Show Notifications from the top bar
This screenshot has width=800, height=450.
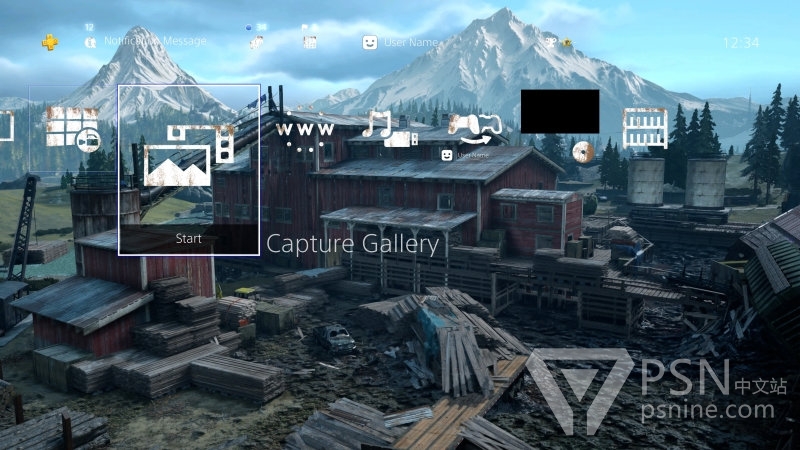pyautogui.click(x=91, y=42)
